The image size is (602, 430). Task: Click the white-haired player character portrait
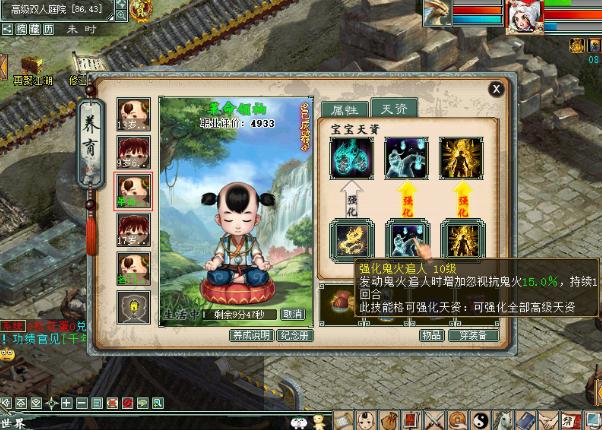click(525, 15)
